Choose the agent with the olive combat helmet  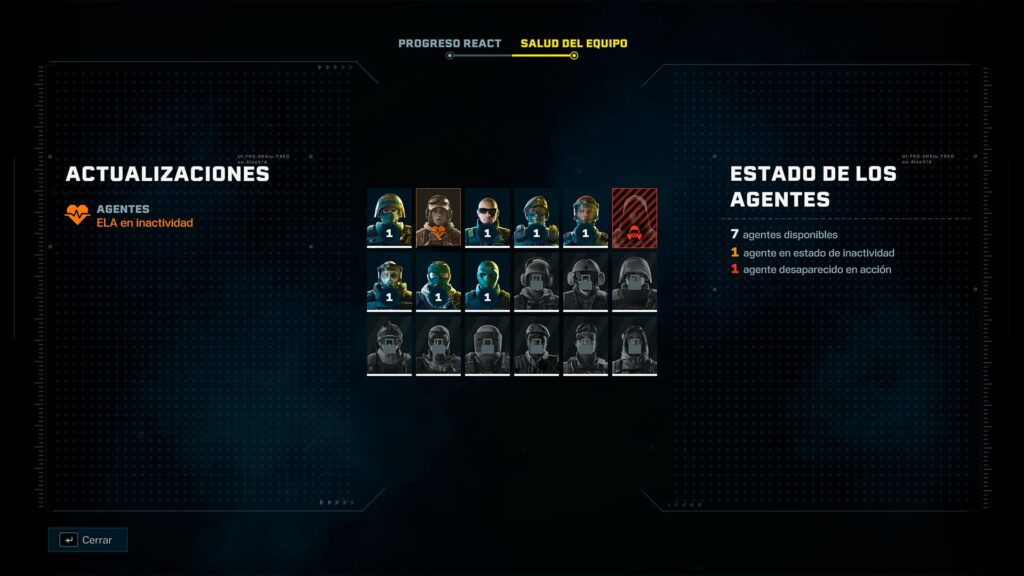pyautogui.click(x=389, y=216)
